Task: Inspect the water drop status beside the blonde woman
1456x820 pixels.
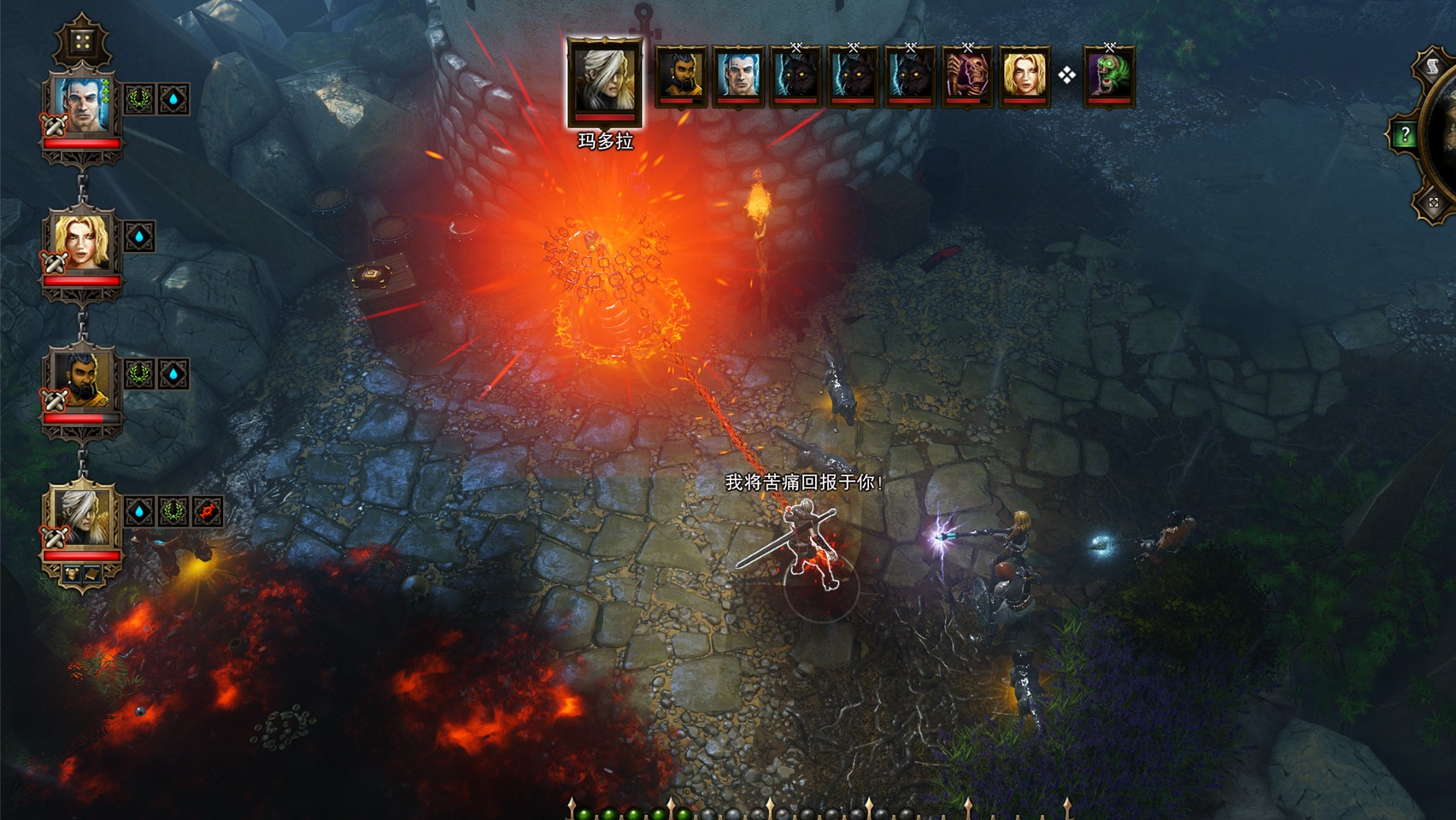Action: coord(139,237)
